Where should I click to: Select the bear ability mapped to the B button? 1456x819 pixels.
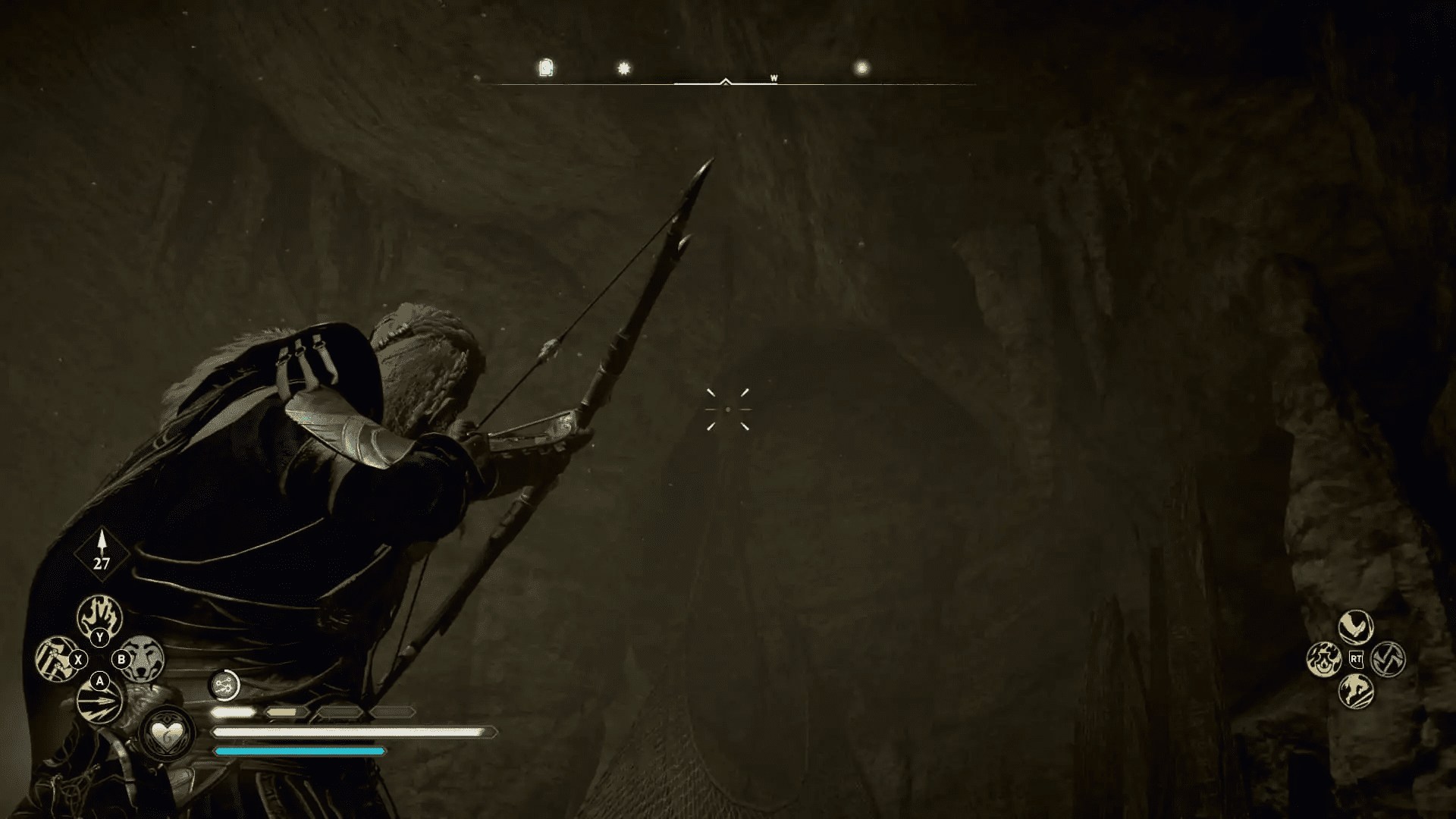[x=142, y=660]
